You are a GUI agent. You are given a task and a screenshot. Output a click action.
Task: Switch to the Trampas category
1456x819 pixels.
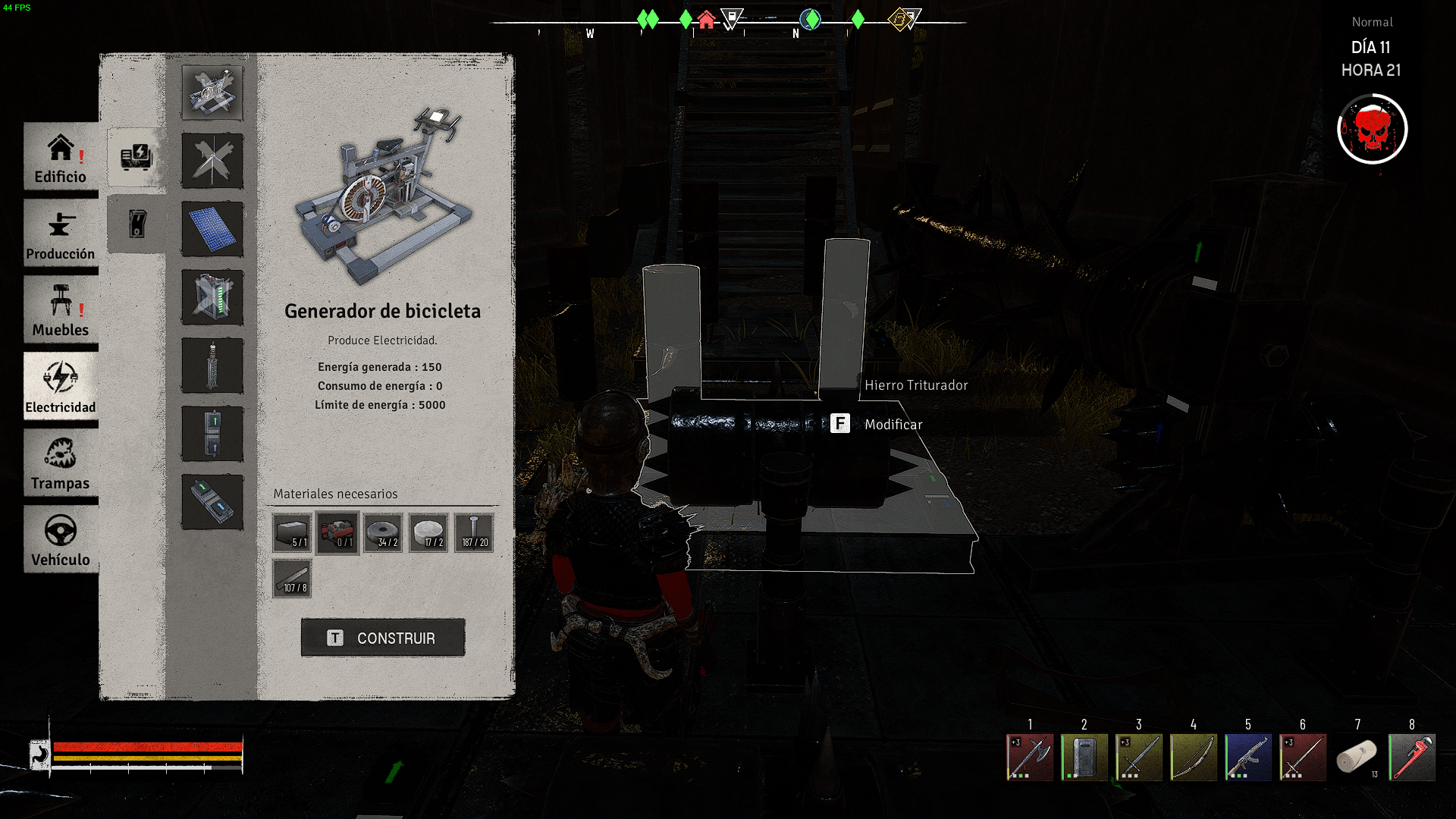[x=61, y=463]
